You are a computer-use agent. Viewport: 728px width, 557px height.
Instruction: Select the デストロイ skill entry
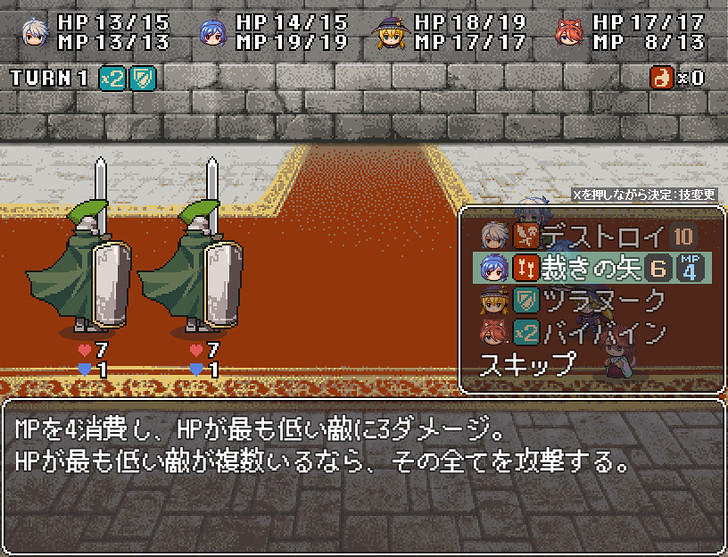602,236
